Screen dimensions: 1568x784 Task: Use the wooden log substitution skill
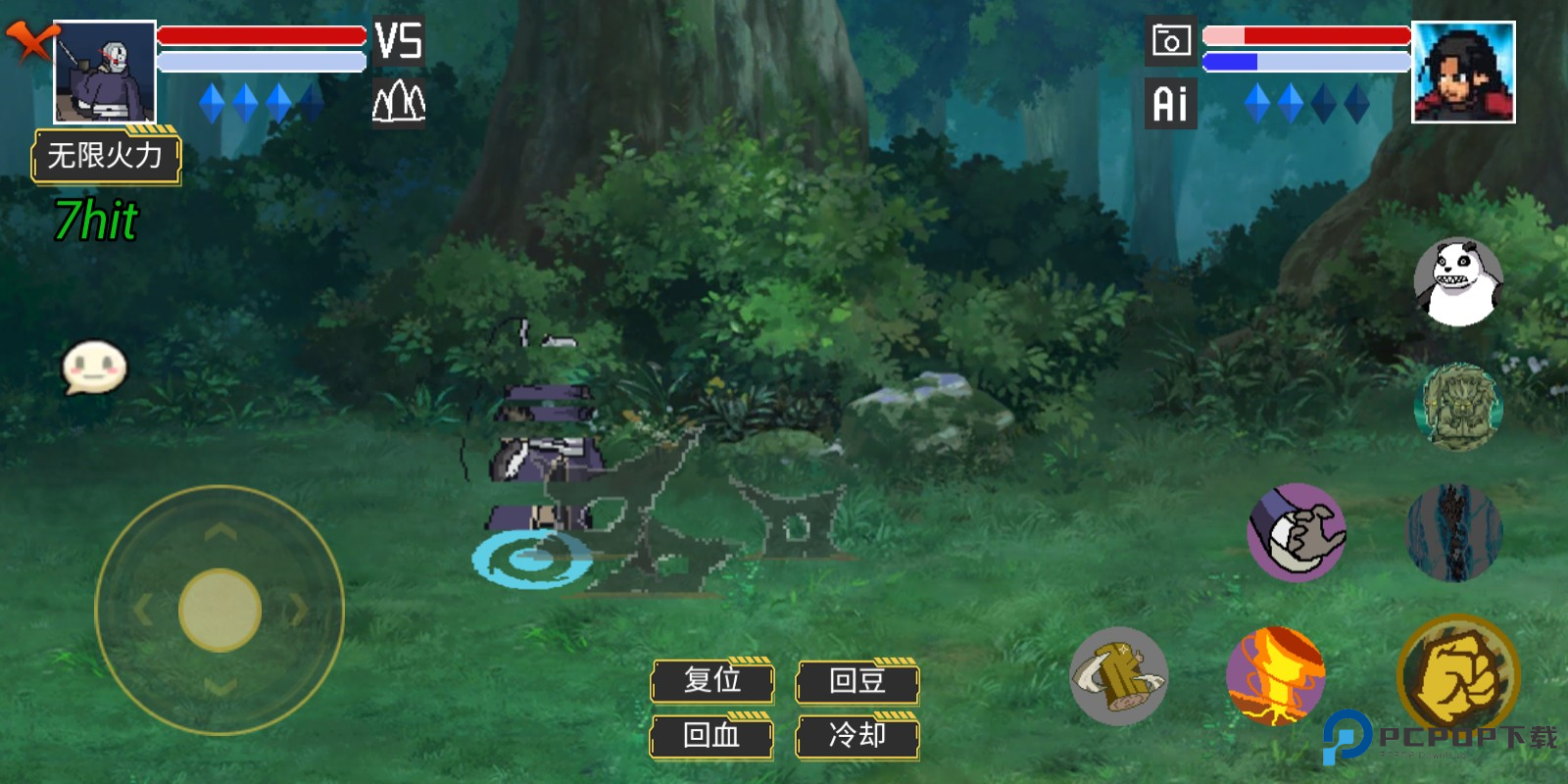(1119, 676)
